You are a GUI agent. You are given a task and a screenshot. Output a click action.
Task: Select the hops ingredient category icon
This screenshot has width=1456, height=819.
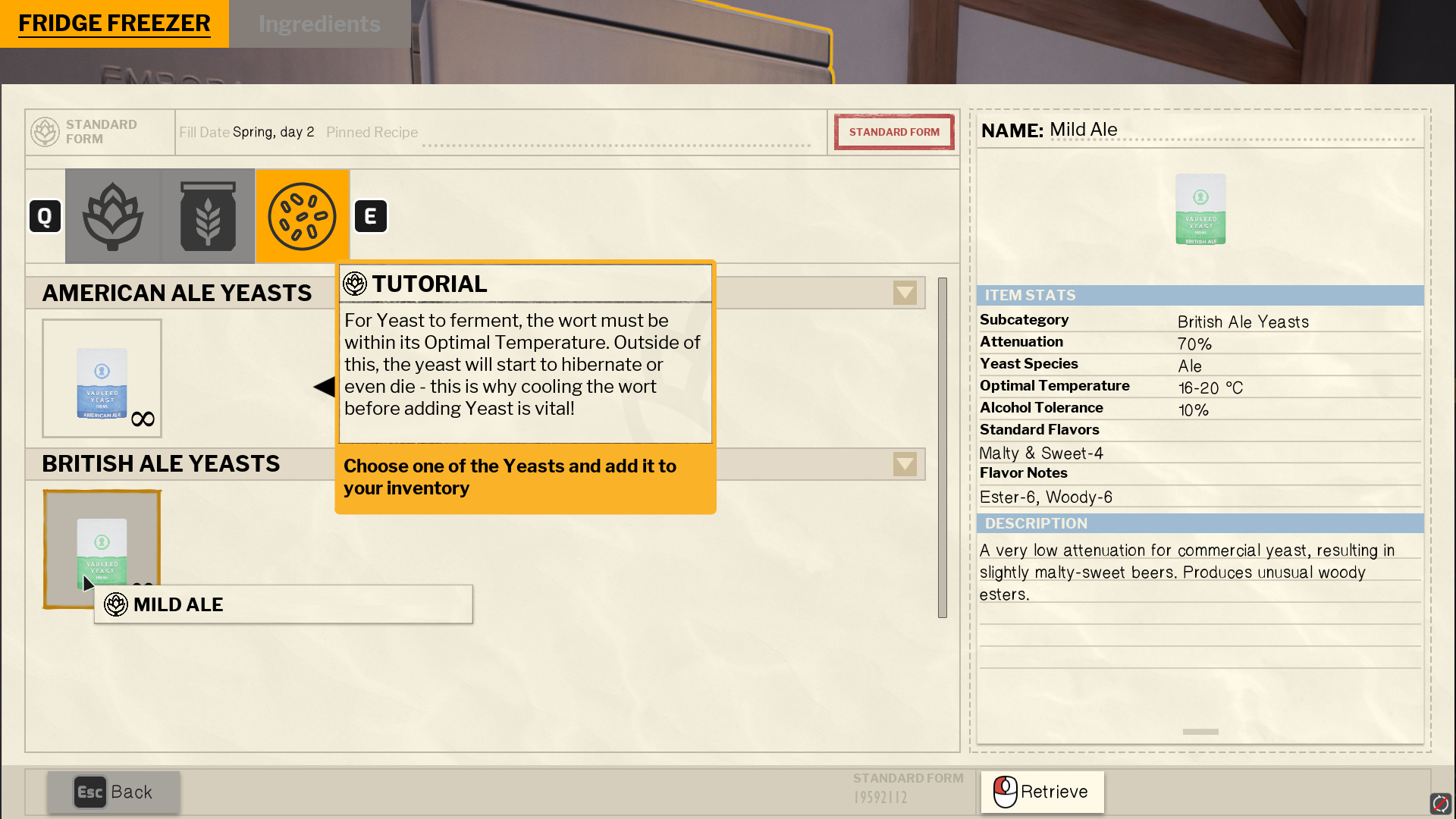click(114, 215)
